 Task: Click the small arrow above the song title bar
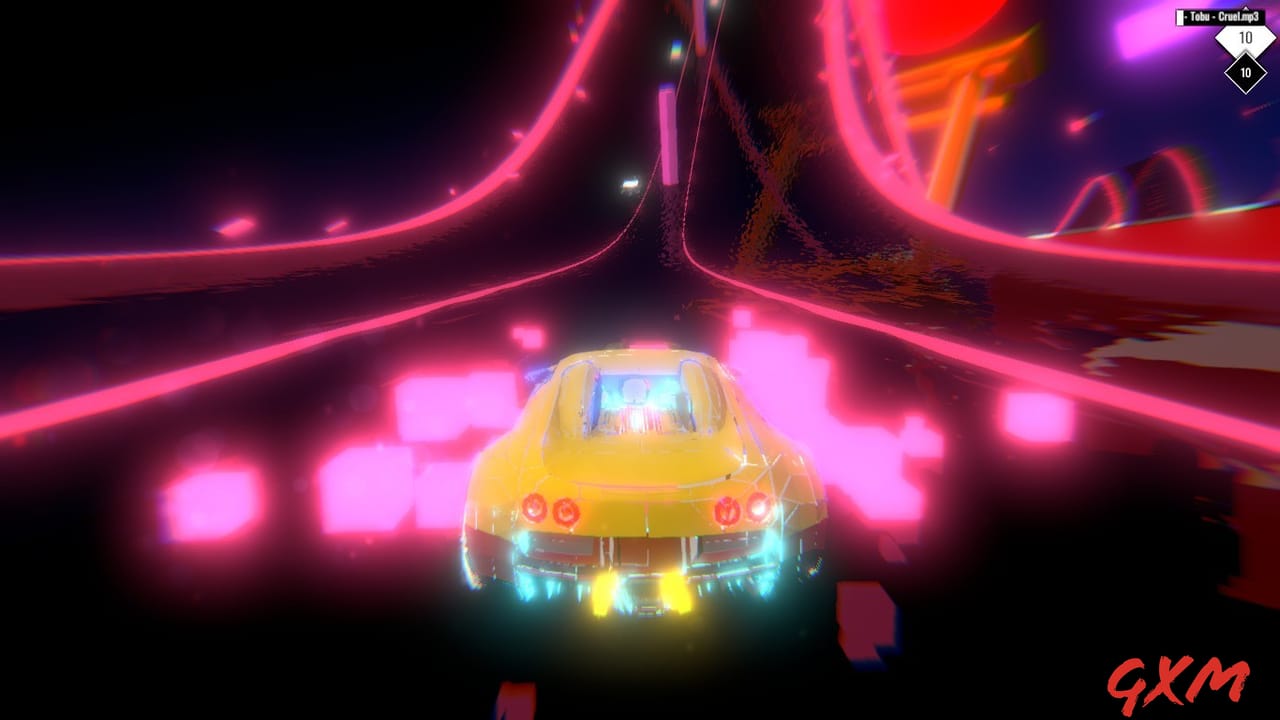click(x=1246, y=8)
